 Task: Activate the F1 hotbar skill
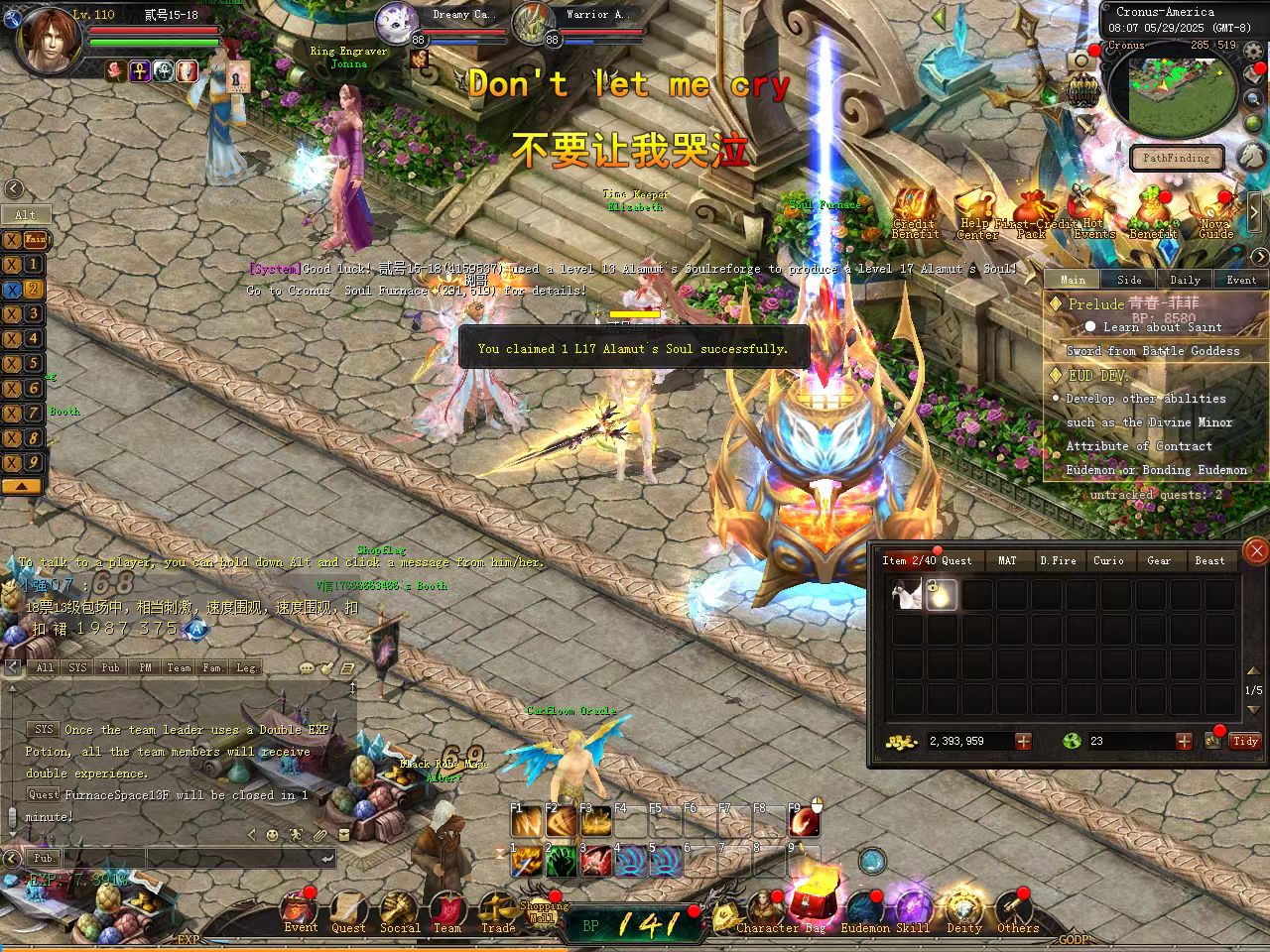(526, 822)
